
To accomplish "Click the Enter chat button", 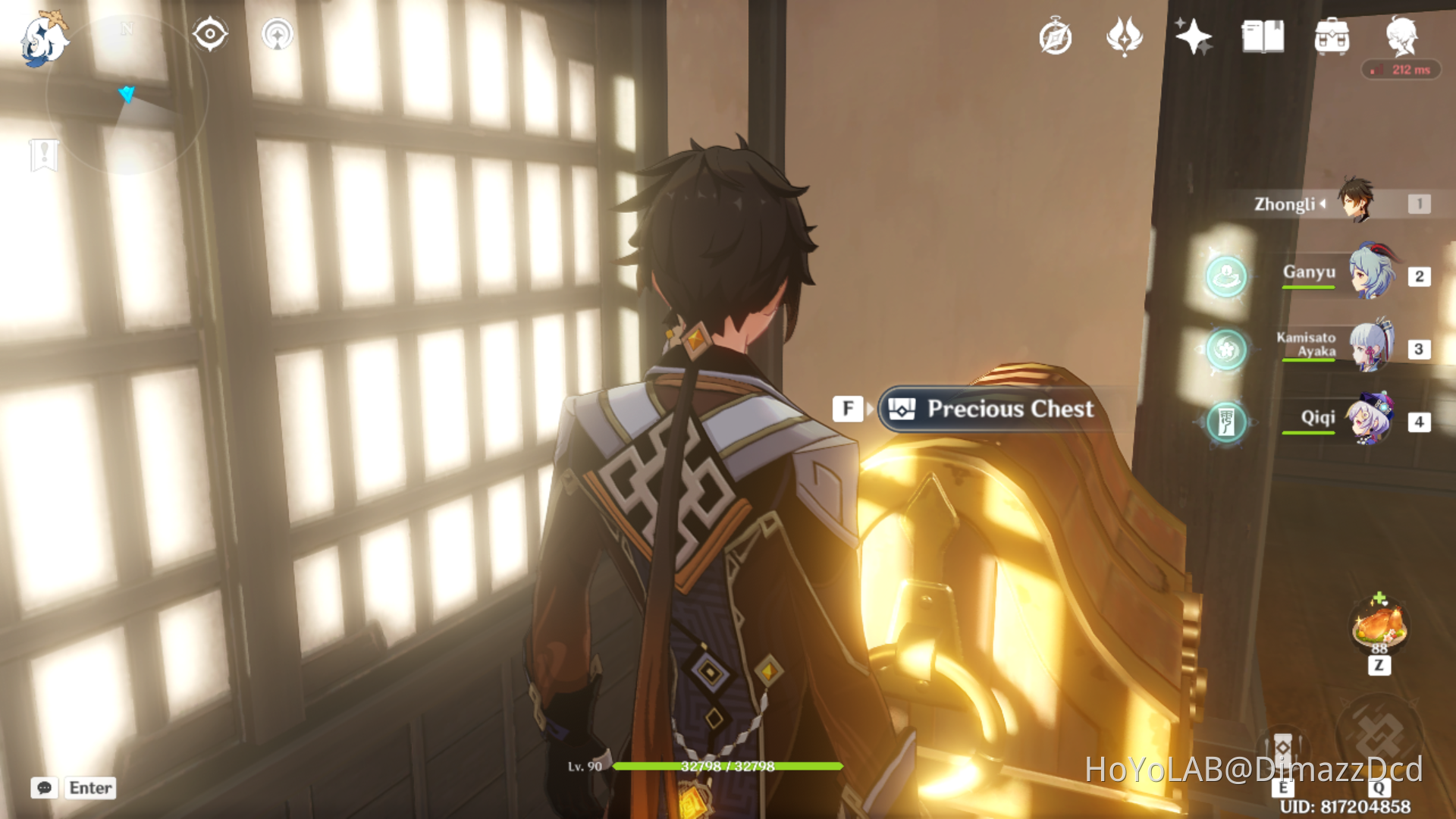I will coord(89,788).
